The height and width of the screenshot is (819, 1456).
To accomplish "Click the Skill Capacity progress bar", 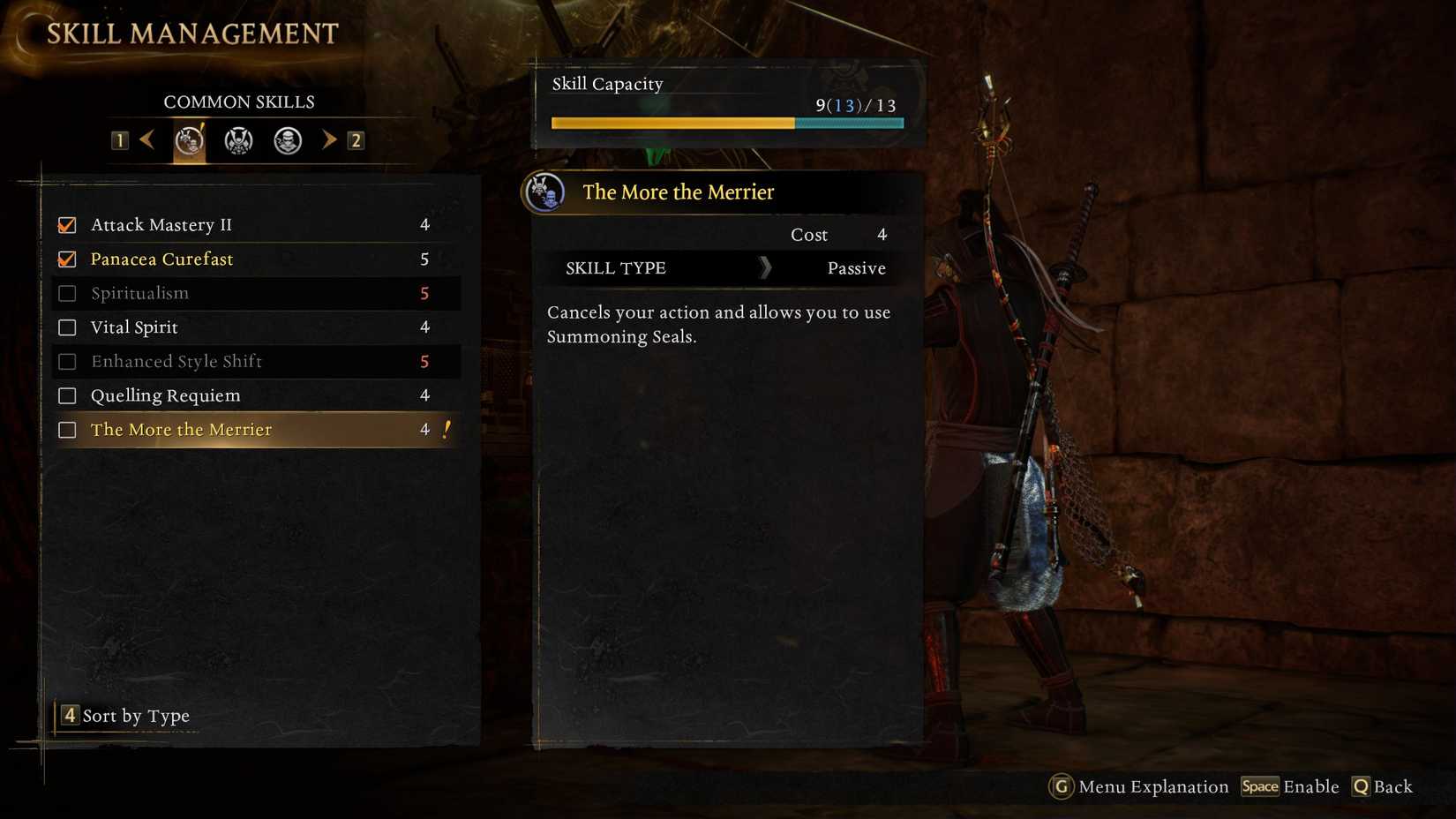I will [726, 123].
